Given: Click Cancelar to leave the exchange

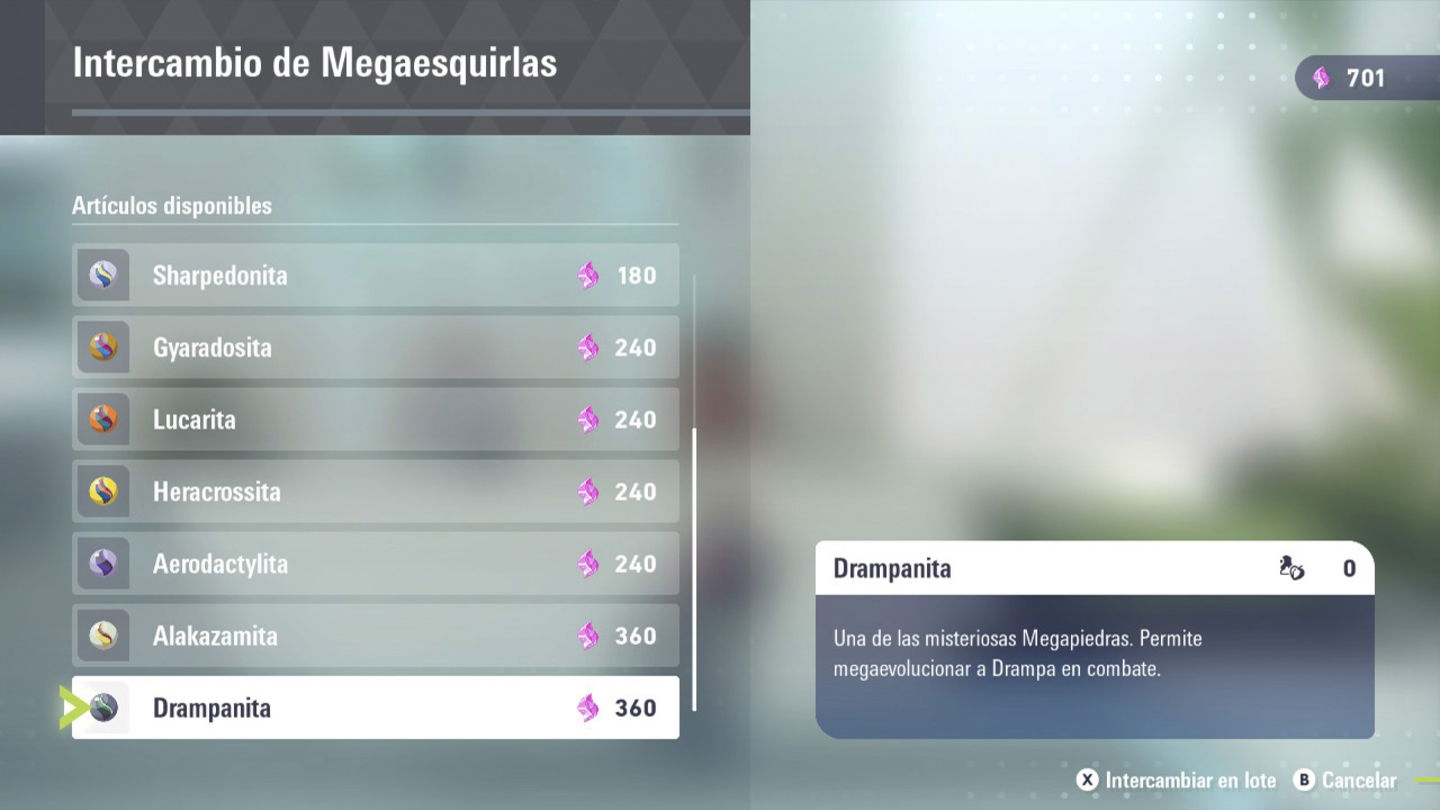Looking at the screenshot, I should pos(1345,780).
